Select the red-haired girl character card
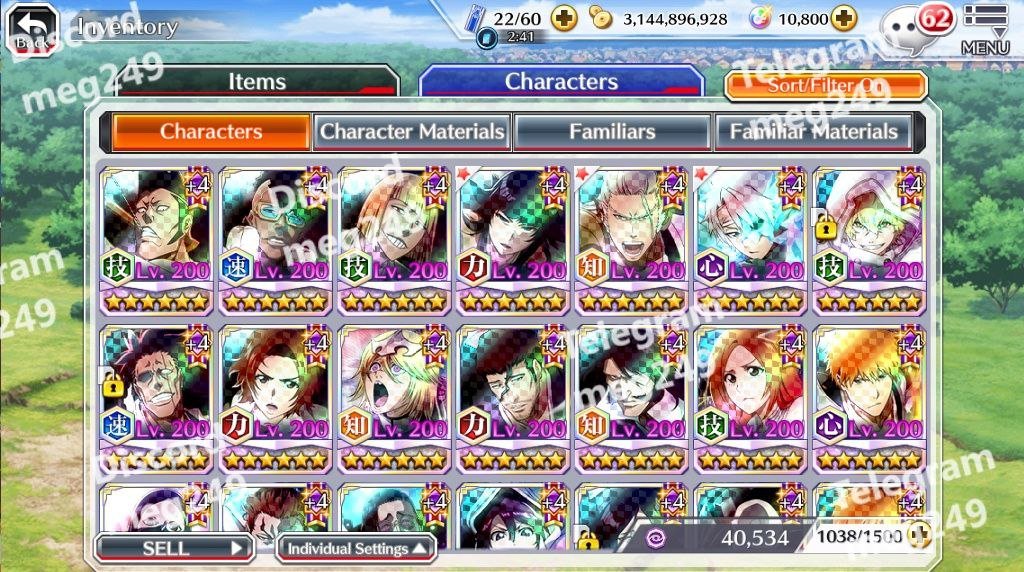Screen dimensions: 1024x572 (x=751, y=397)
